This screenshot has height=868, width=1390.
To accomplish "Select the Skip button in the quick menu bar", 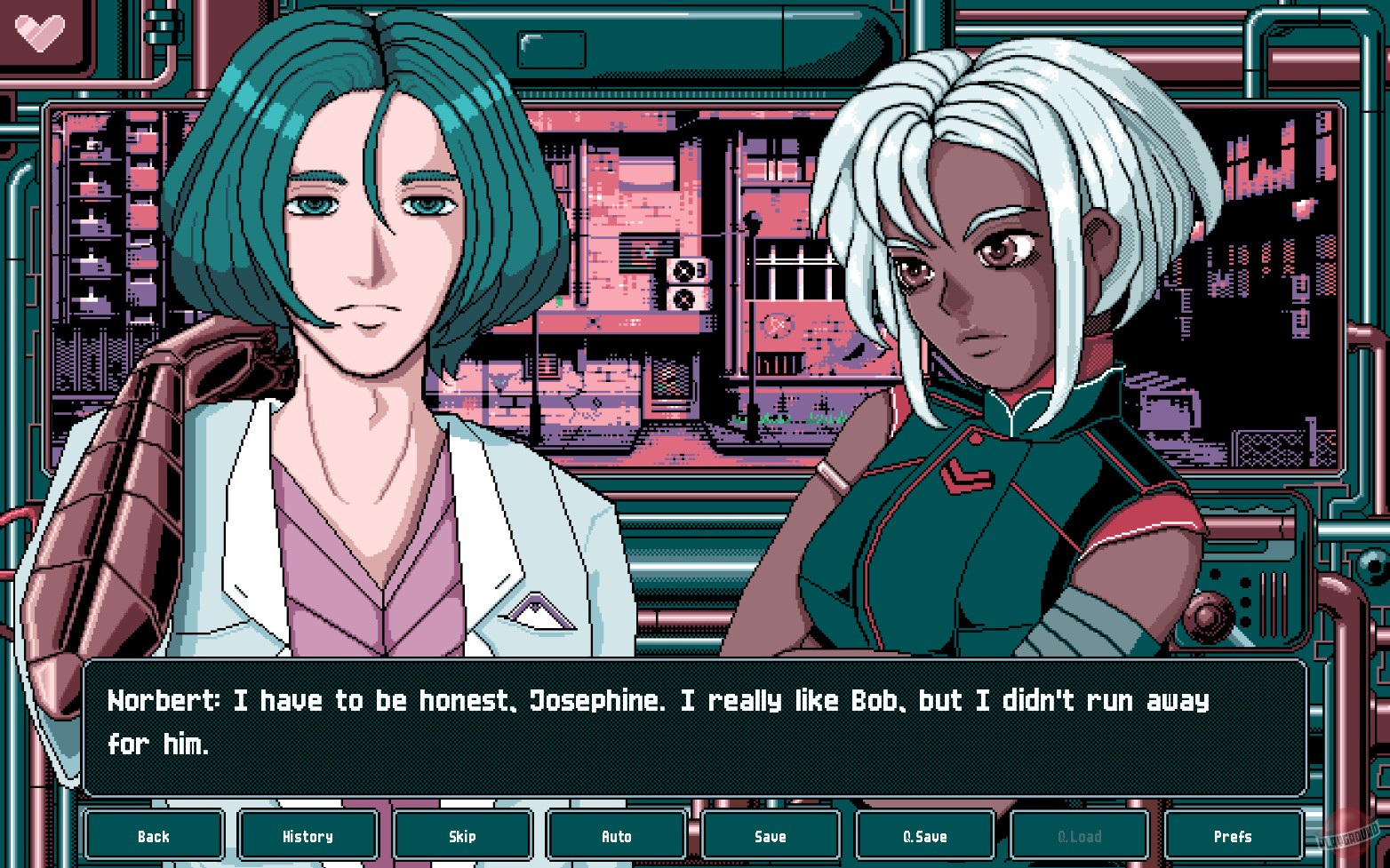I will click(x=462, y=835).
